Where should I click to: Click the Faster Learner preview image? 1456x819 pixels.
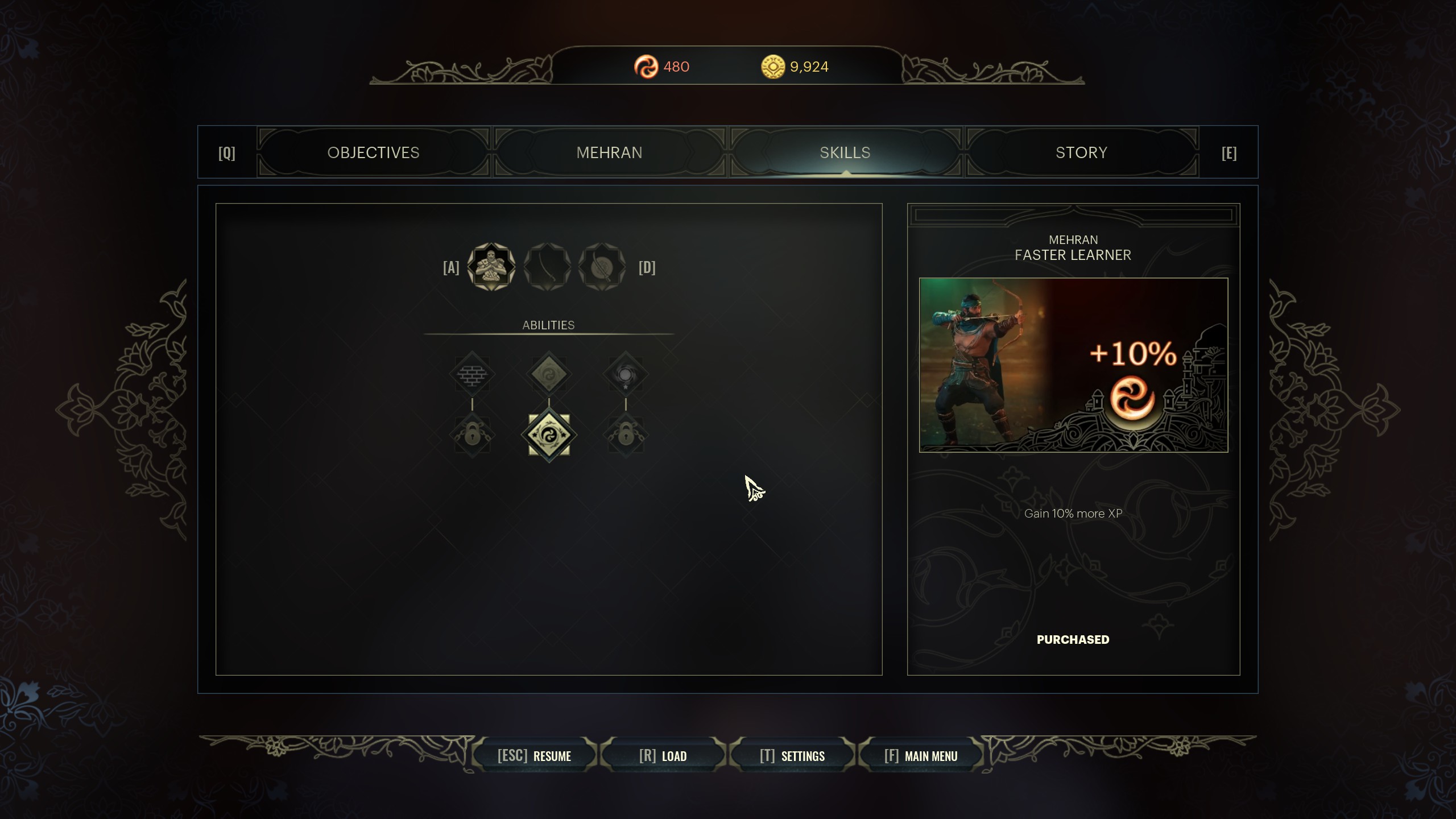click(x=1073, y=365)
